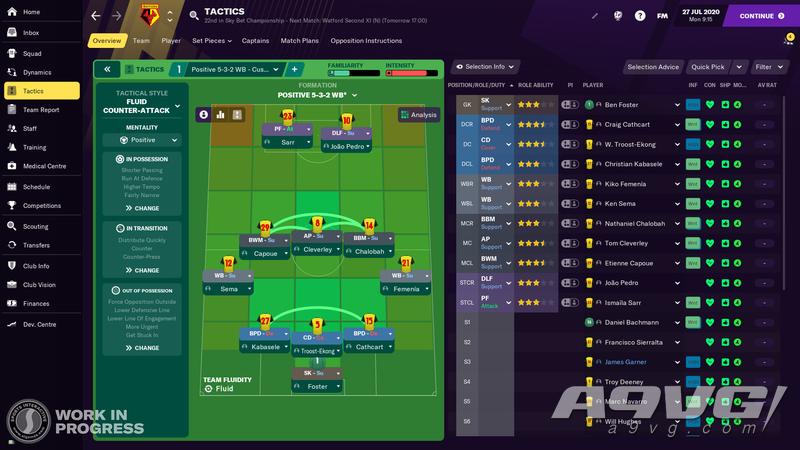Screen dimensions: 800x450
Task: Open the Opposition Instructions tab
Action: point(366,41)
